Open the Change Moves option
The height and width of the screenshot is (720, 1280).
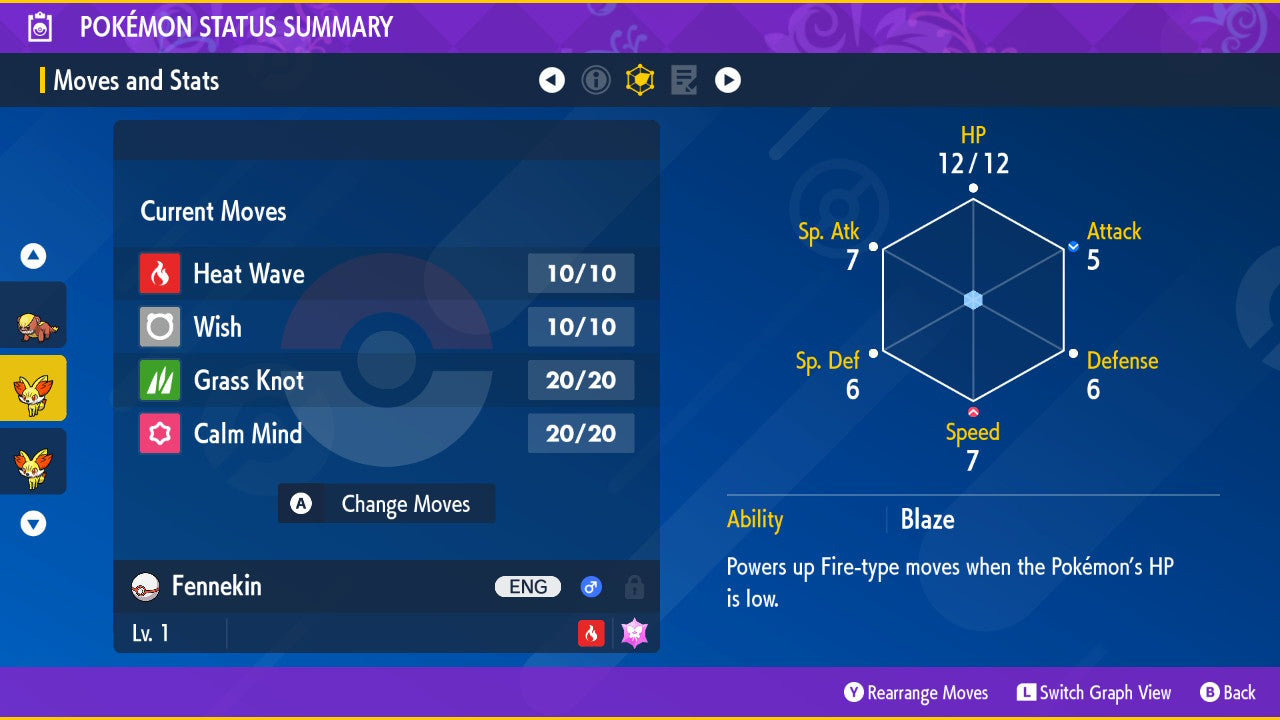point(386,504)
